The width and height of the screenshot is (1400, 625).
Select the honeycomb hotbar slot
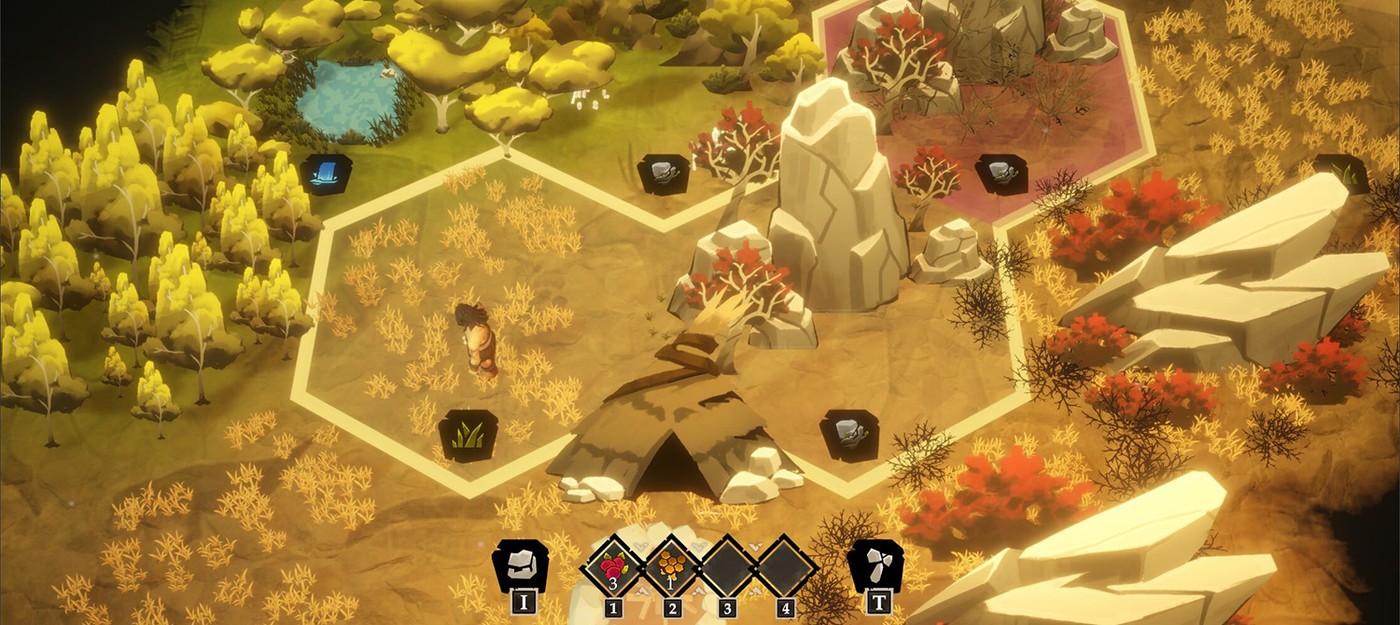[670, 568]
